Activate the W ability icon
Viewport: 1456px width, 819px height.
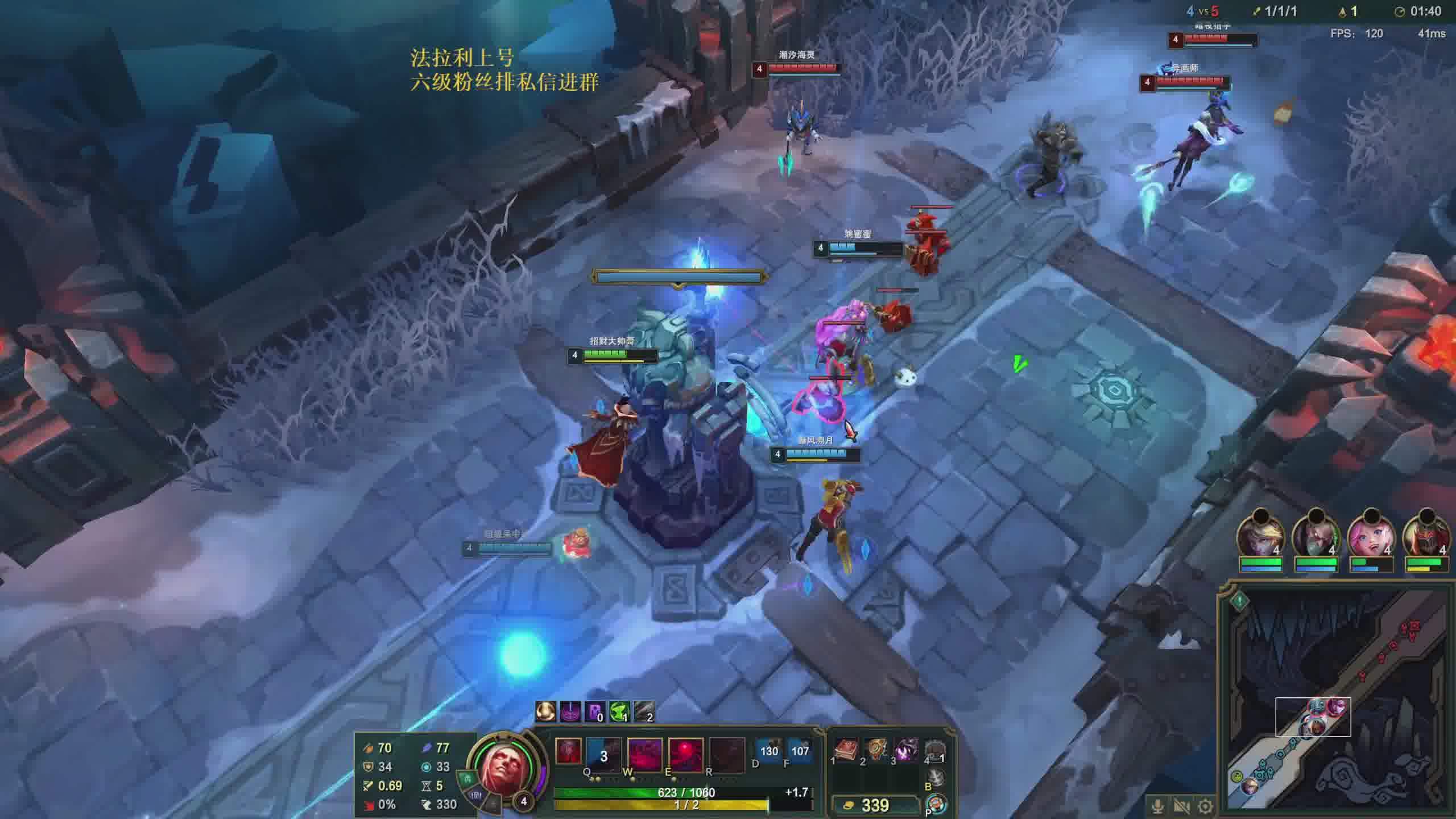click(644, 755)
